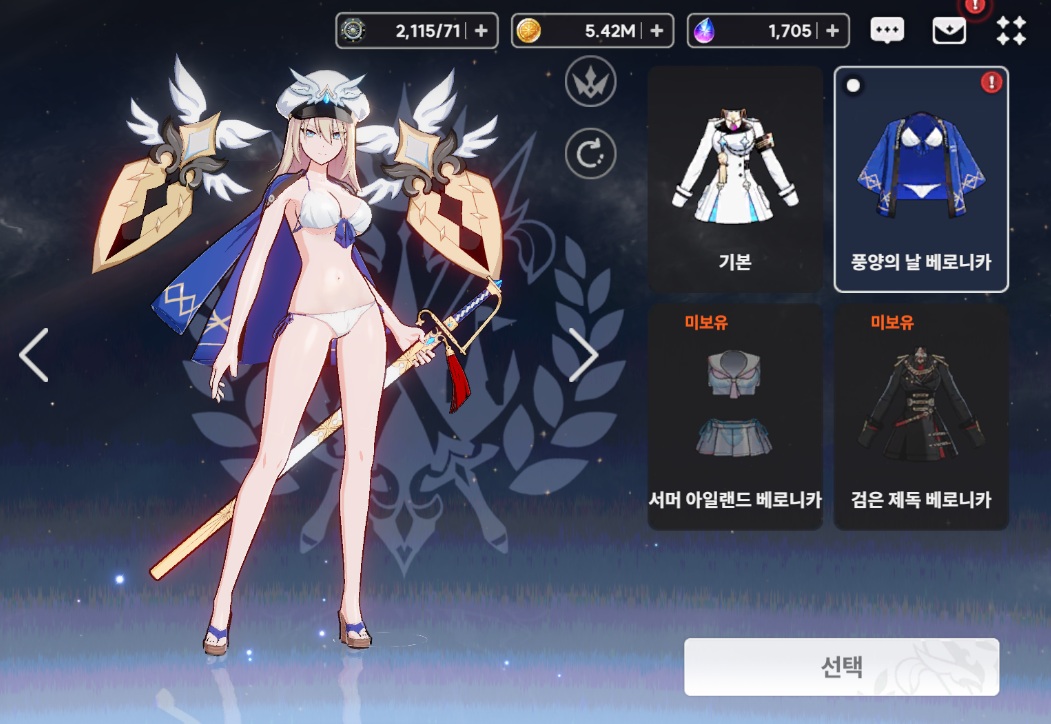Select the 기본 default costume
The image size is (1051, 724).
click(735, 179)
